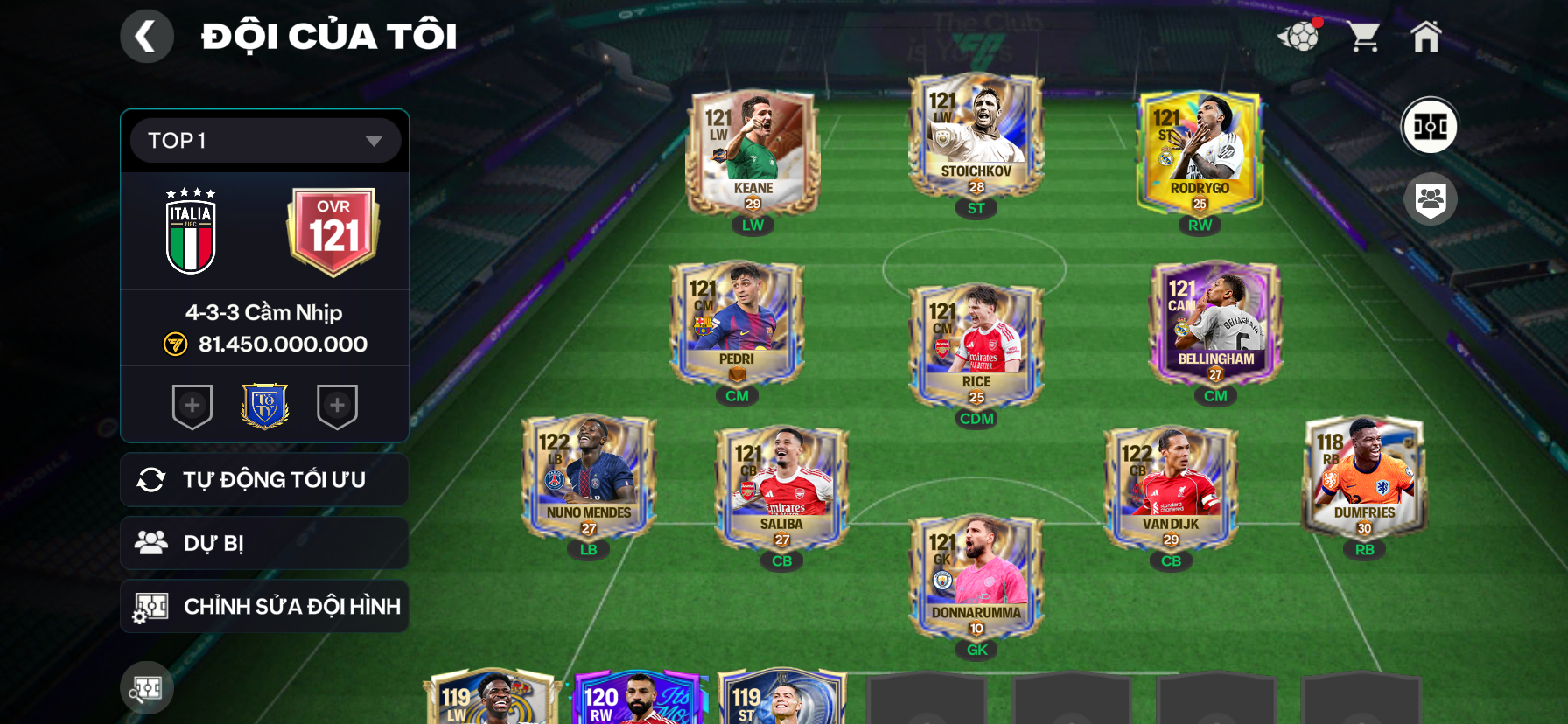1568x724 pixels.
Task: Choose the Stoichkov striker card
Action: pyautogui.click(x=976, y=136)
